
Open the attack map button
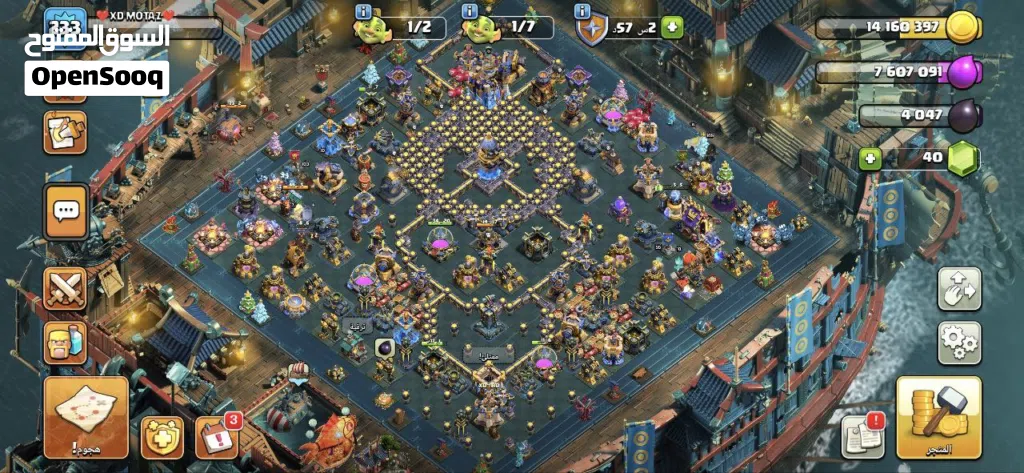[x=85, y=416]
